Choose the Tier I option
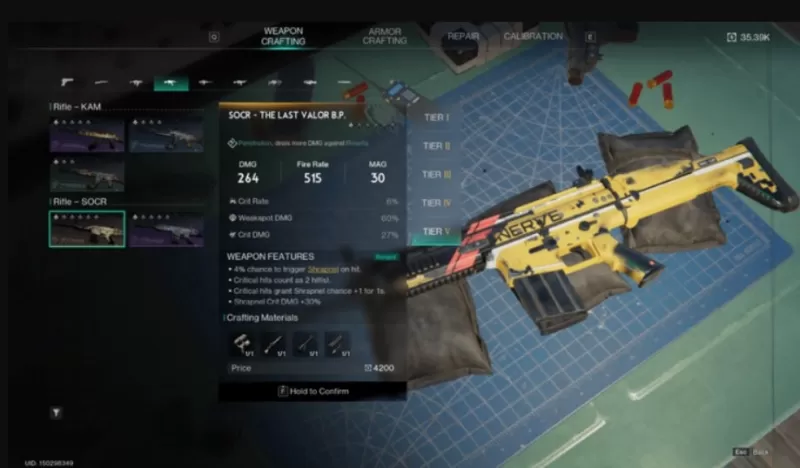This screenshot has height=468, width=800. pos(436,118)
